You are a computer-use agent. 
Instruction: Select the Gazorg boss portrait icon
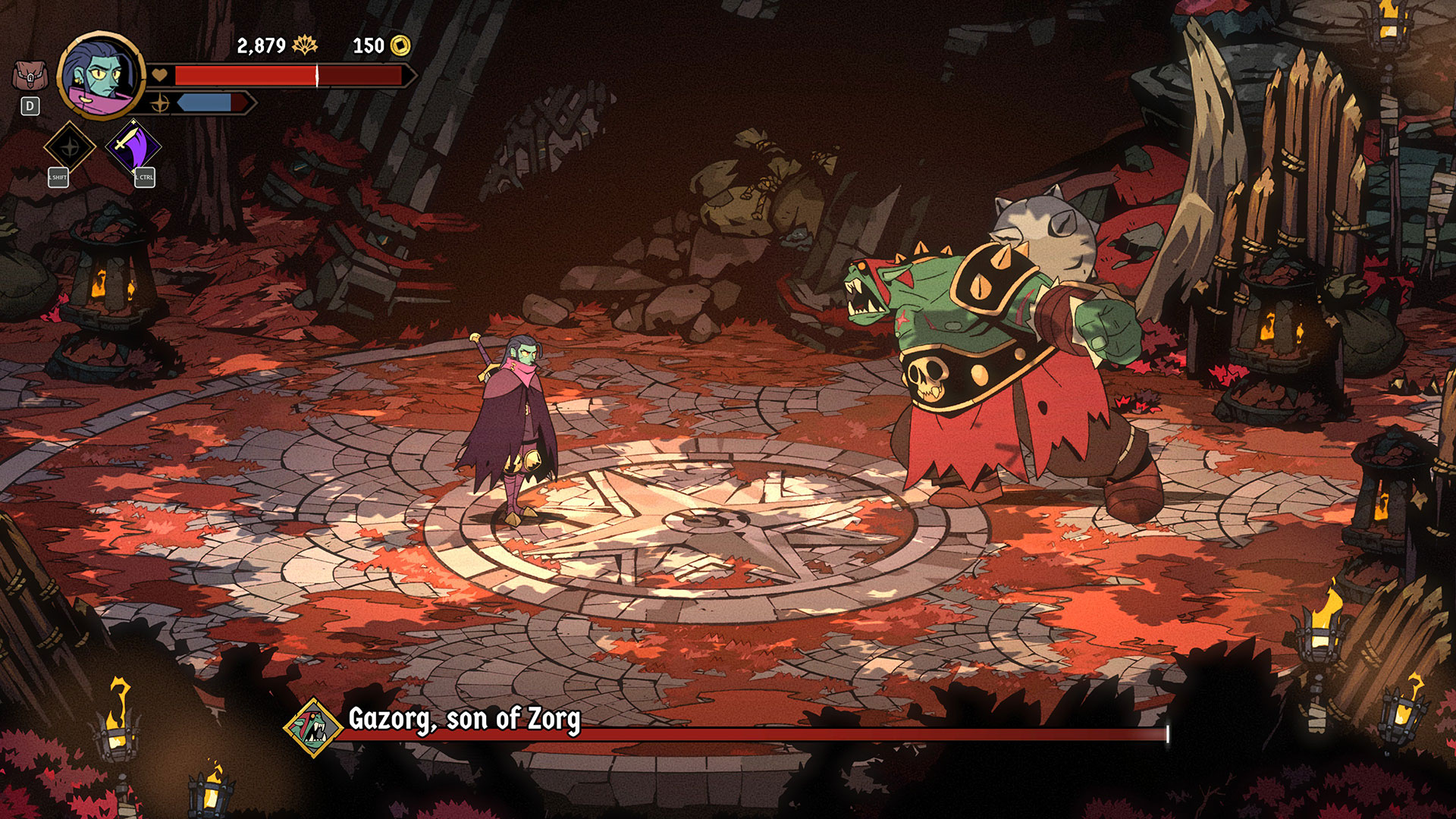pos(313,728)
